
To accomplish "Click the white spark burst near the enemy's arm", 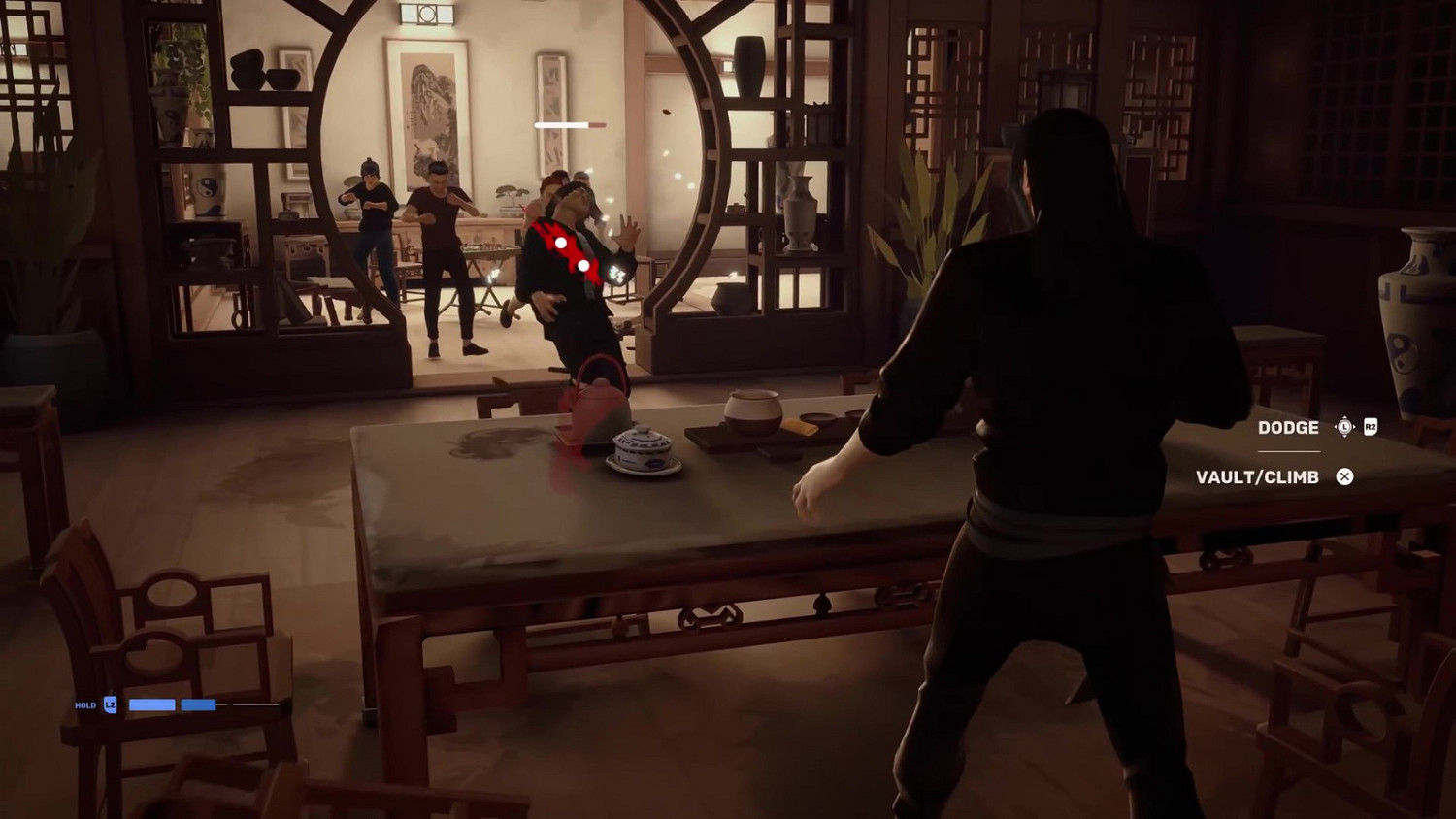I will [615, 274].
